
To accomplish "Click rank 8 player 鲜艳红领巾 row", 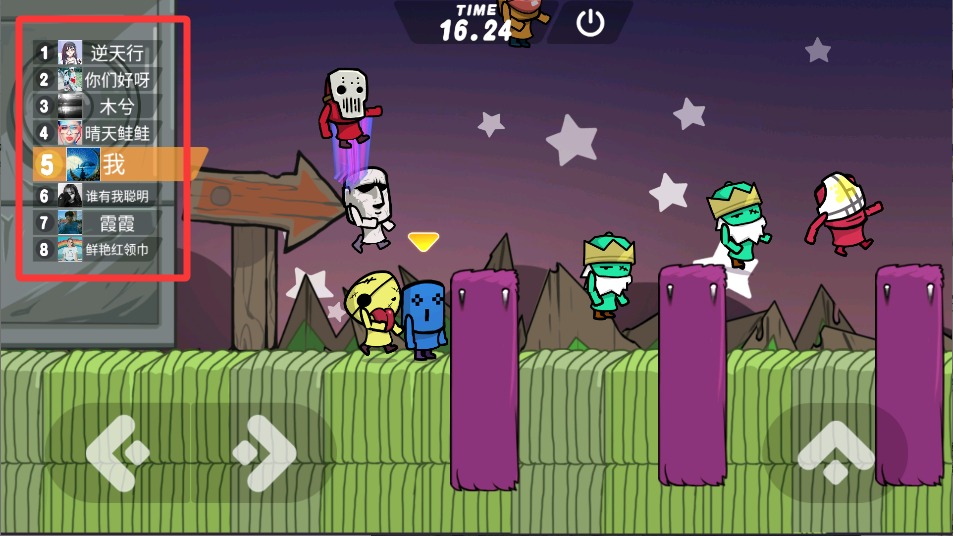I will [96, 250].
